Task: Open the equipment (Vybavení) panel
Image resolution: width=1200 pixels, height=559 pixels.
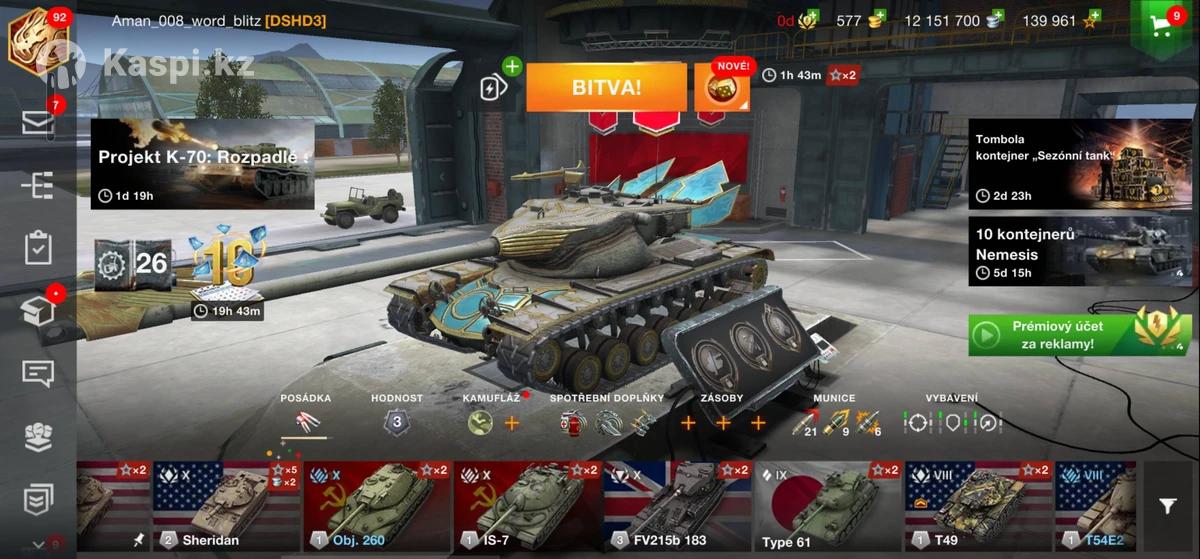Action: pos(951,422)
